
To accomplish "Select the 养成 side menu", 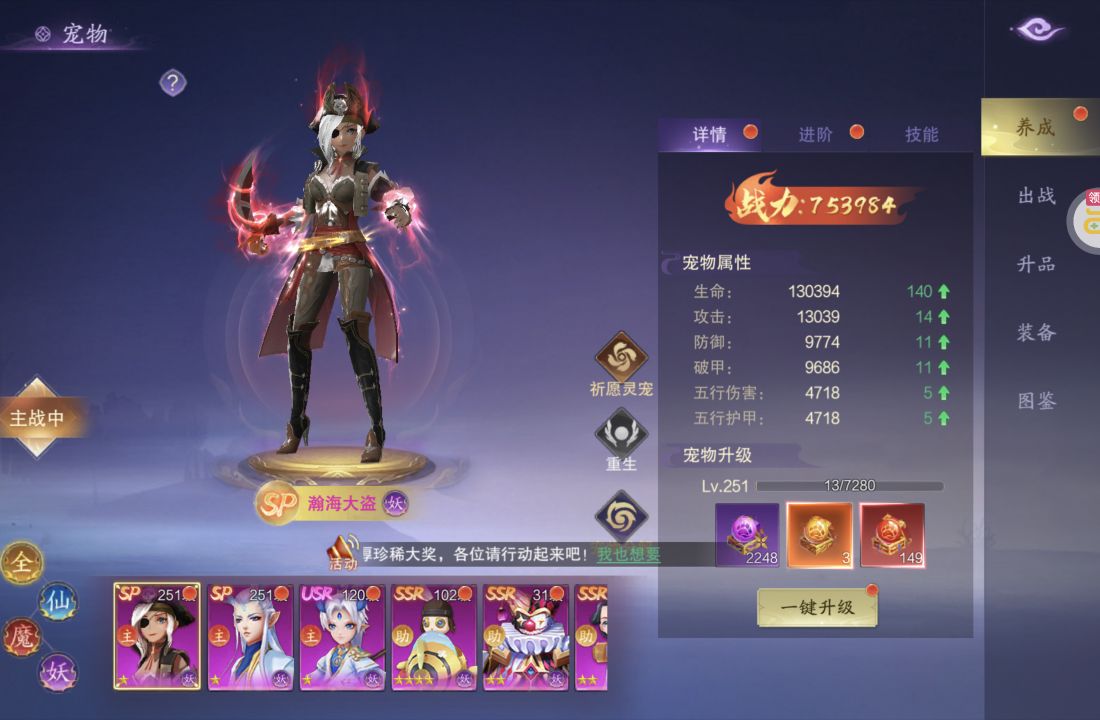I will [1035, 127].
